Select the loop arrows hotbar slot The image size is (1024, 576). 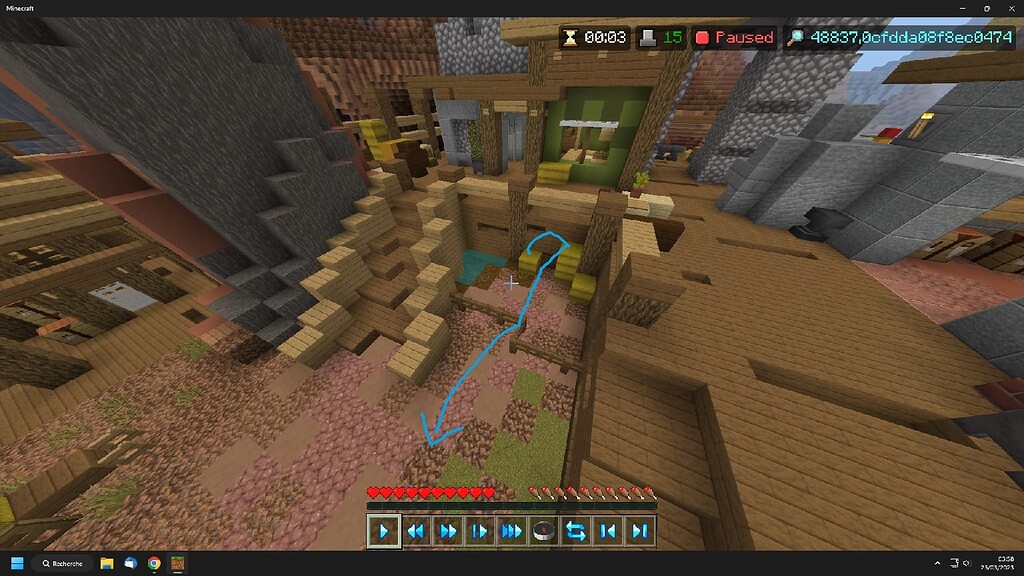pos(576,531)
